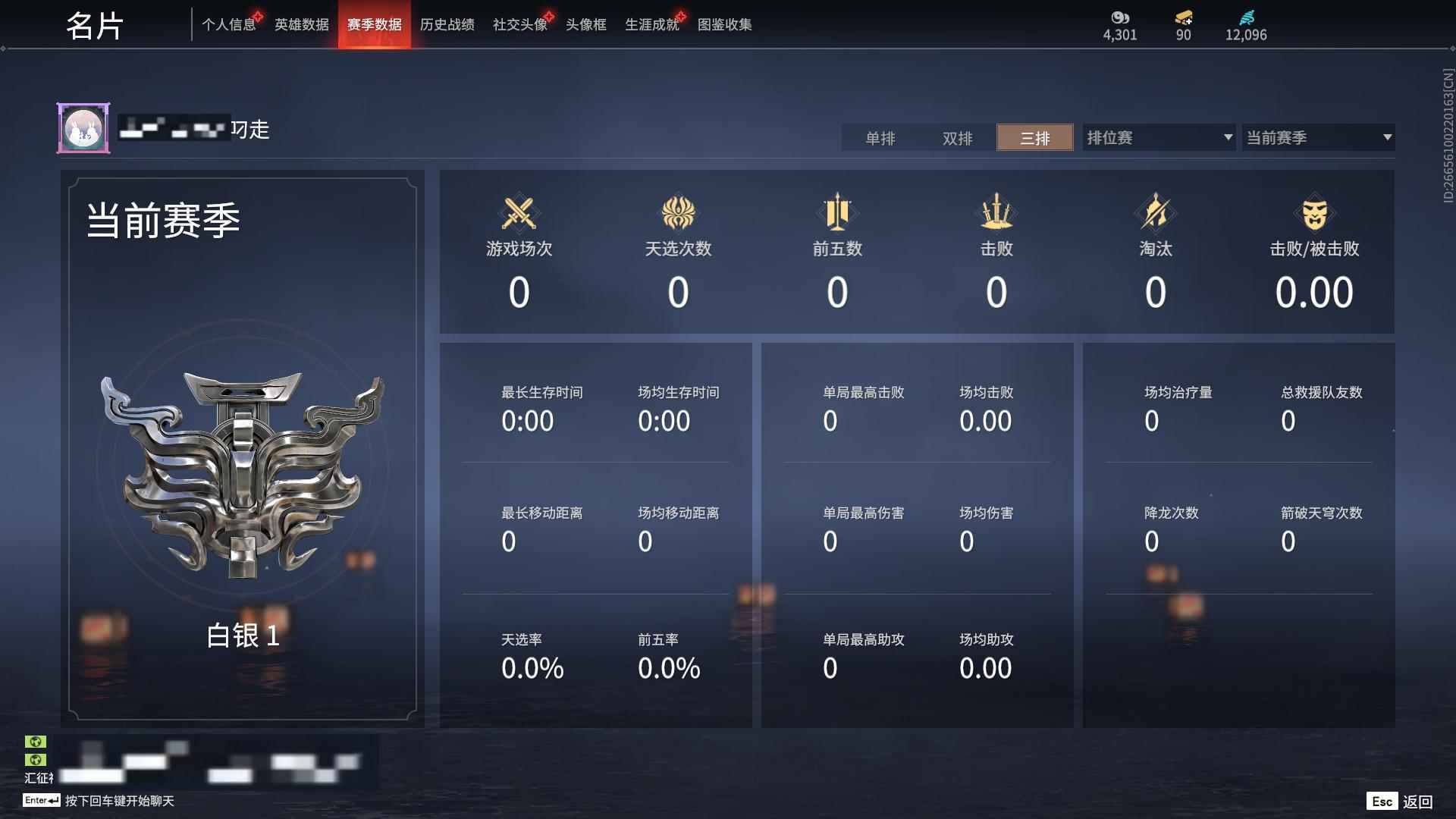
Task: Expand the 当前赛季 season selector dropdown
Action: pyautogui.click(x=1318, y=137)
